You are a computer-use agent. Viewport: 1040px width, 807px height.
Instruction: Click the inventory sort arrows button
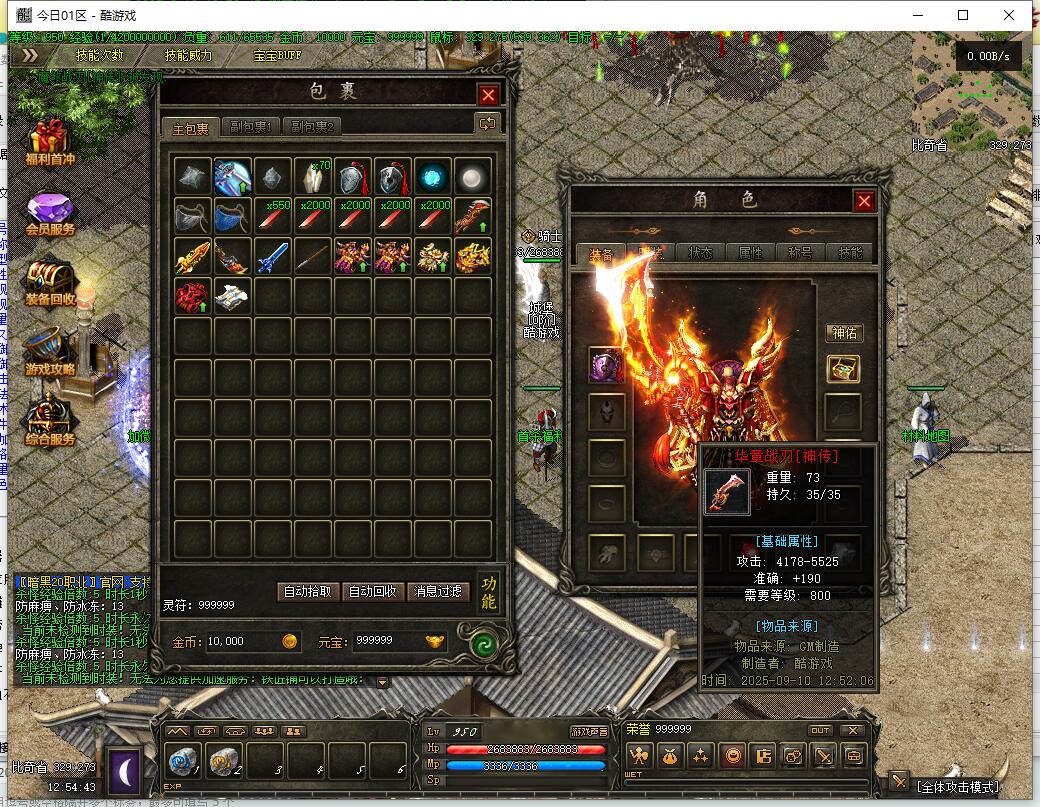click(x=488, y=123)
